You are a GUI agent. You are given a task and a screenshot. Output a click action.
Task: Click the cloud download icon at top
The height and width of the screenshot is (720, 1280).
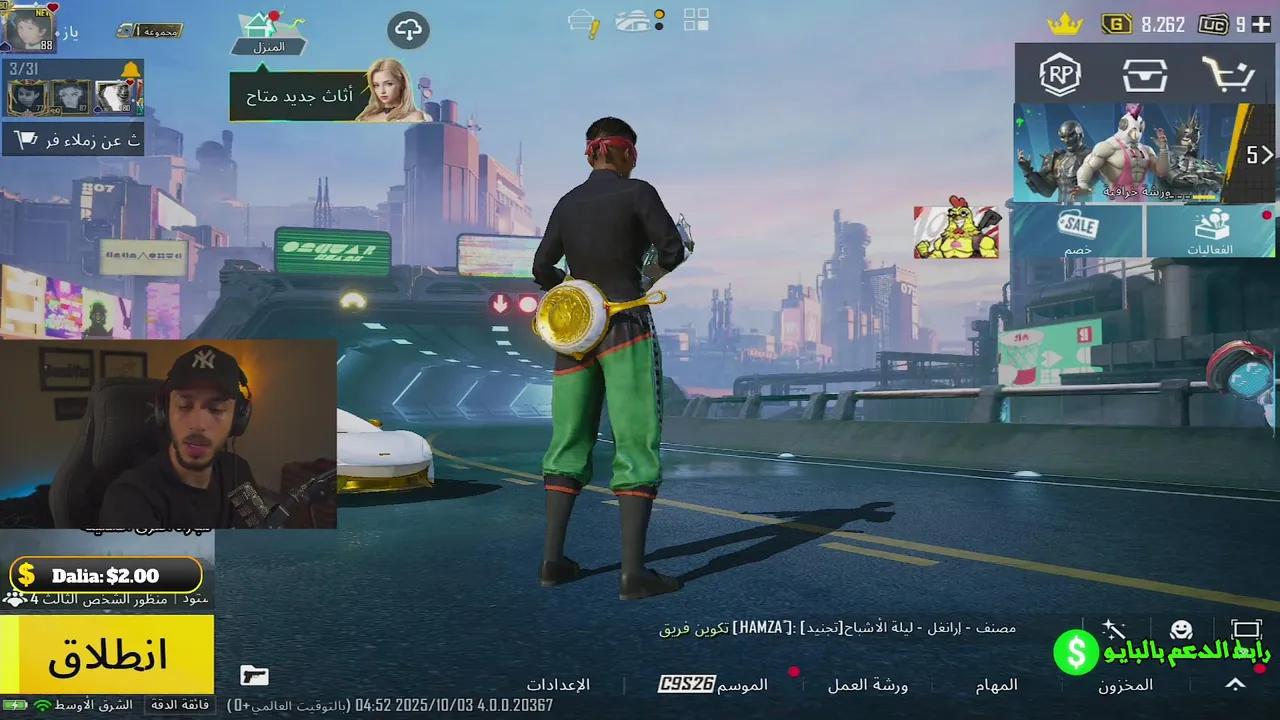(408, 30)
